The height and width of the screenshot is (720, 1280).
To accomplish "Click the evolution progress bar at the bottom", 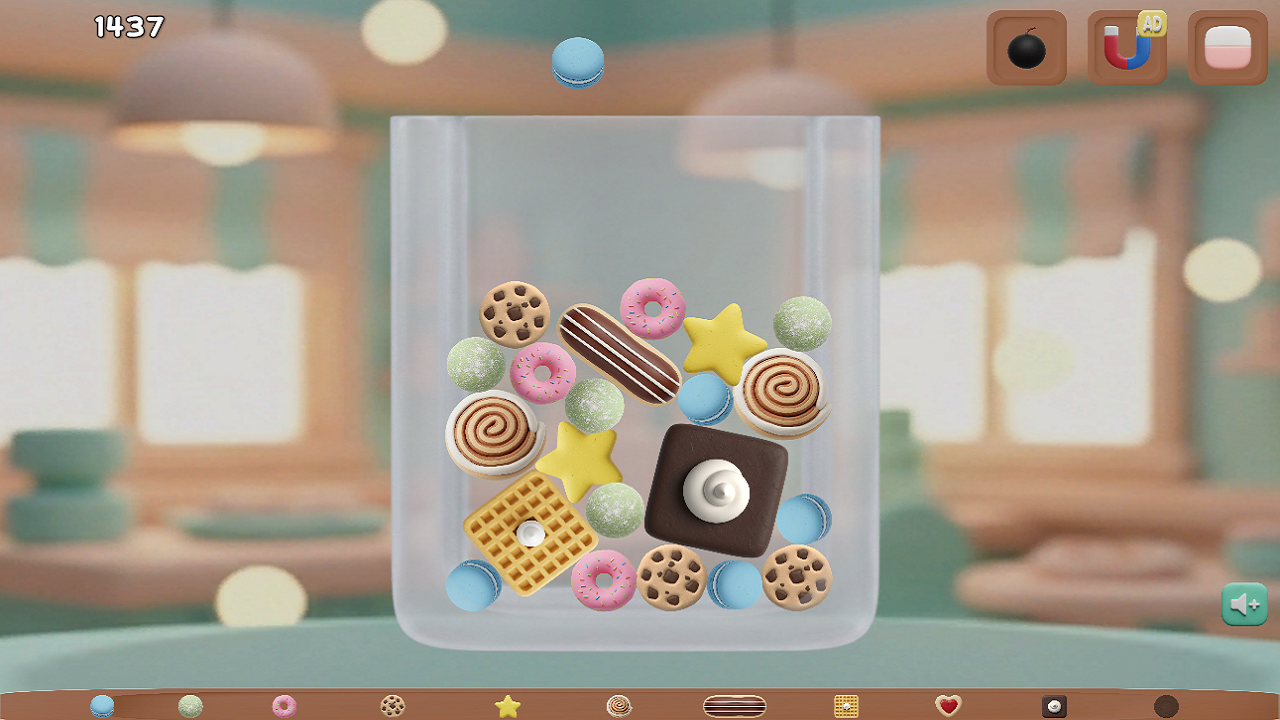I will (x=640, y=705).
